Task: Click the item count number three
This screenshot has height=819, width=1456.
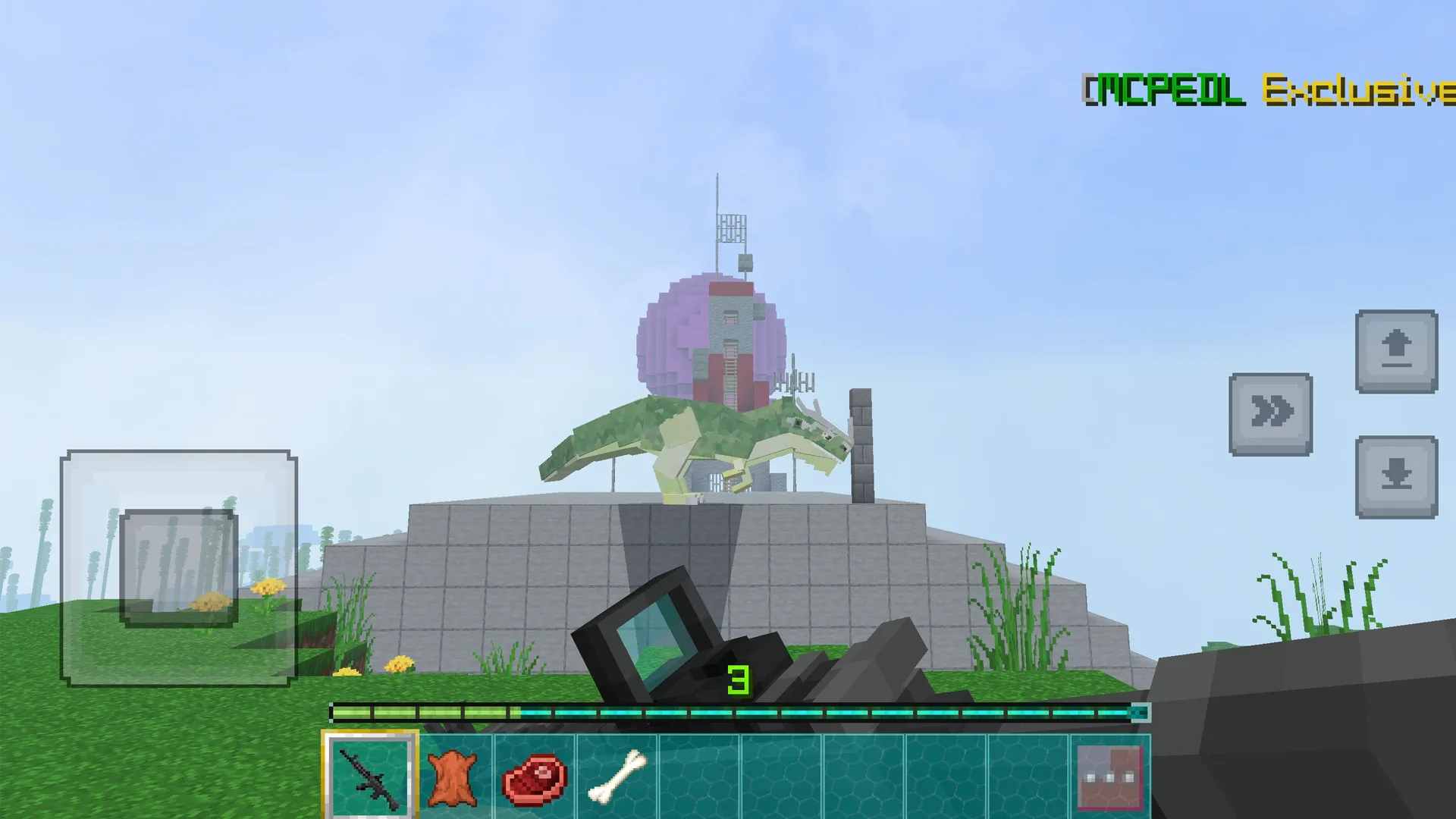Action: pyautogui.click(x=739, y=679)
